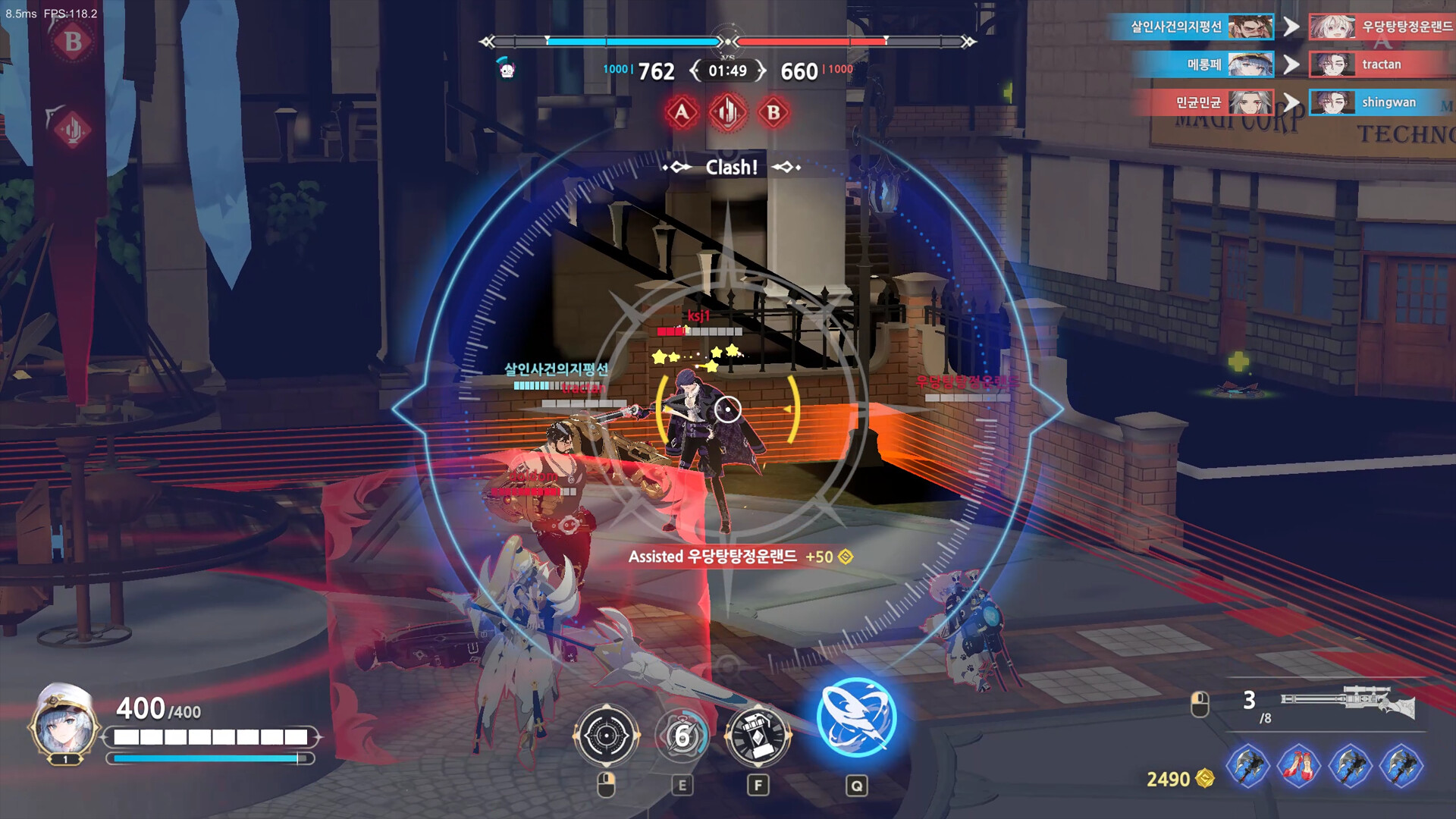Click the central shield capture point icon
This screenshot has height=819, width=1456.
tap(726, 111)
